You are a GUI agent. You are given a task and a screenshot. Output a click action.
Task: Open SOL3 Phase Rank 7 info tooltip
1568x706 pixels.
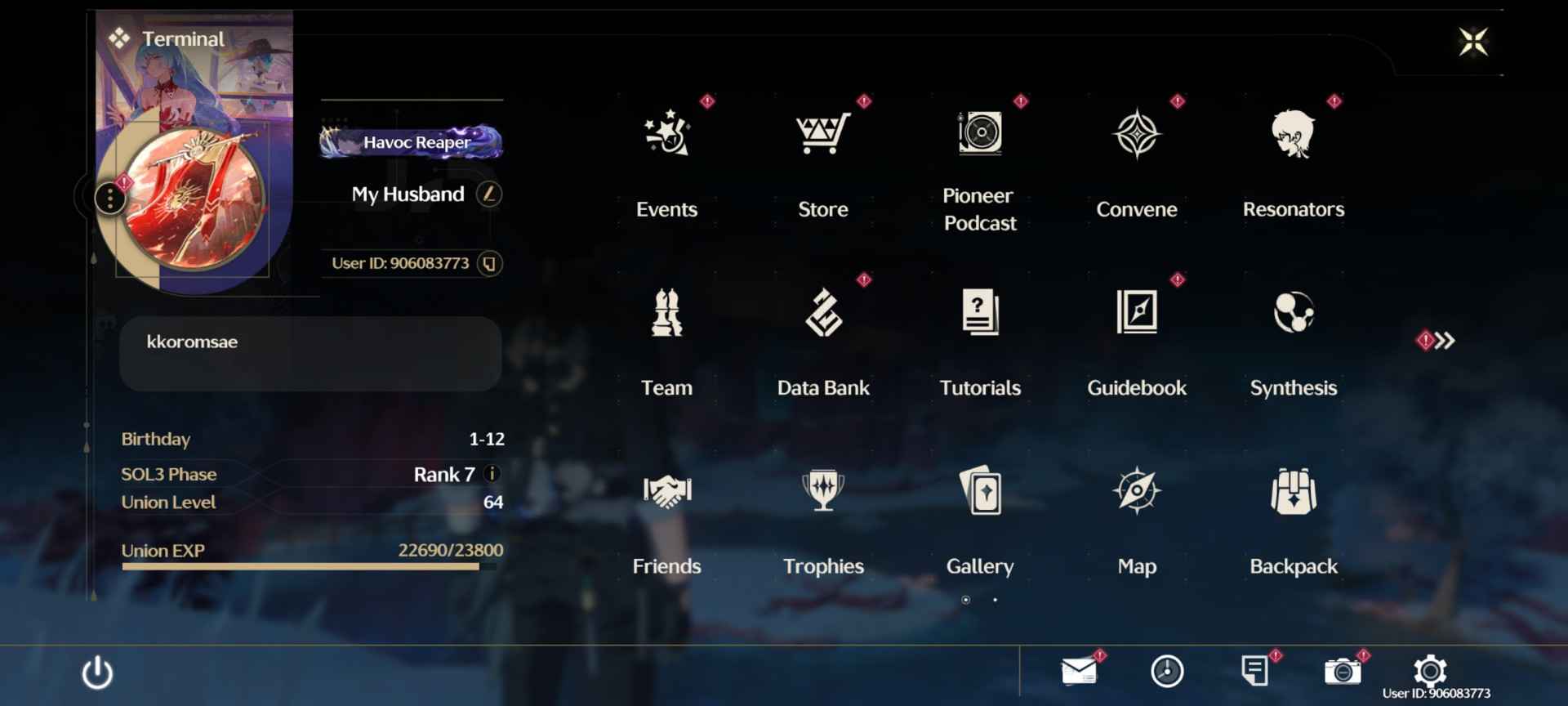click(x=494, y=474)
